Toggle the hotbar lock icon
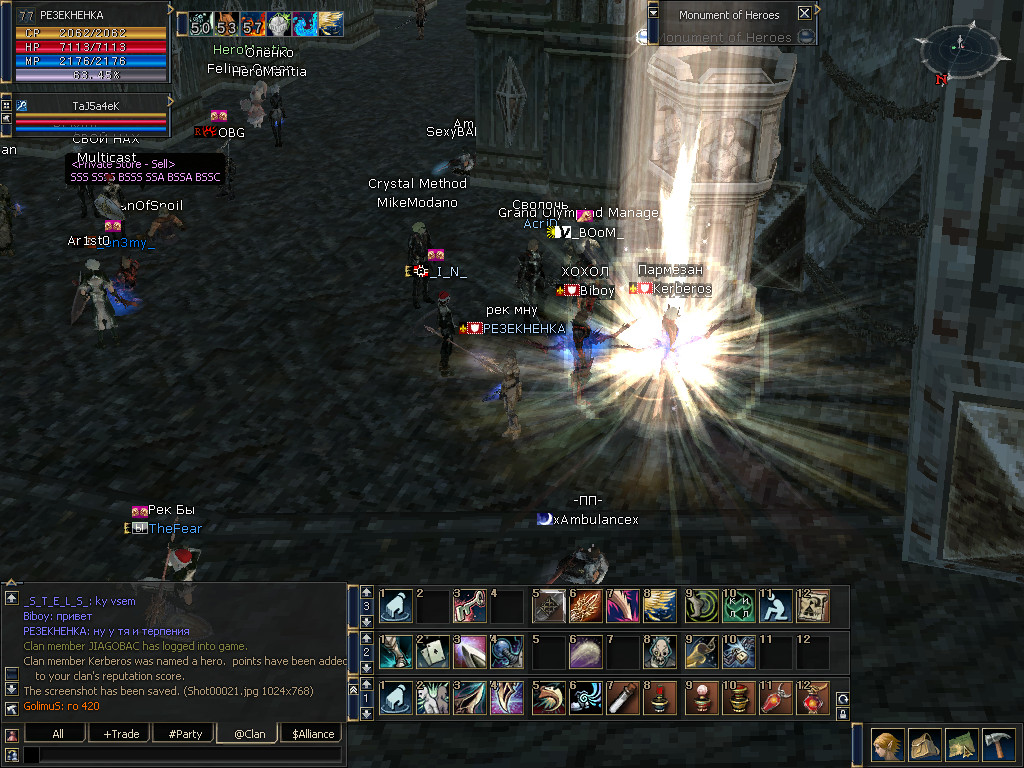The width and height of the screenshot is (1024, 768). pyautogui.click(x=842, y=714)
